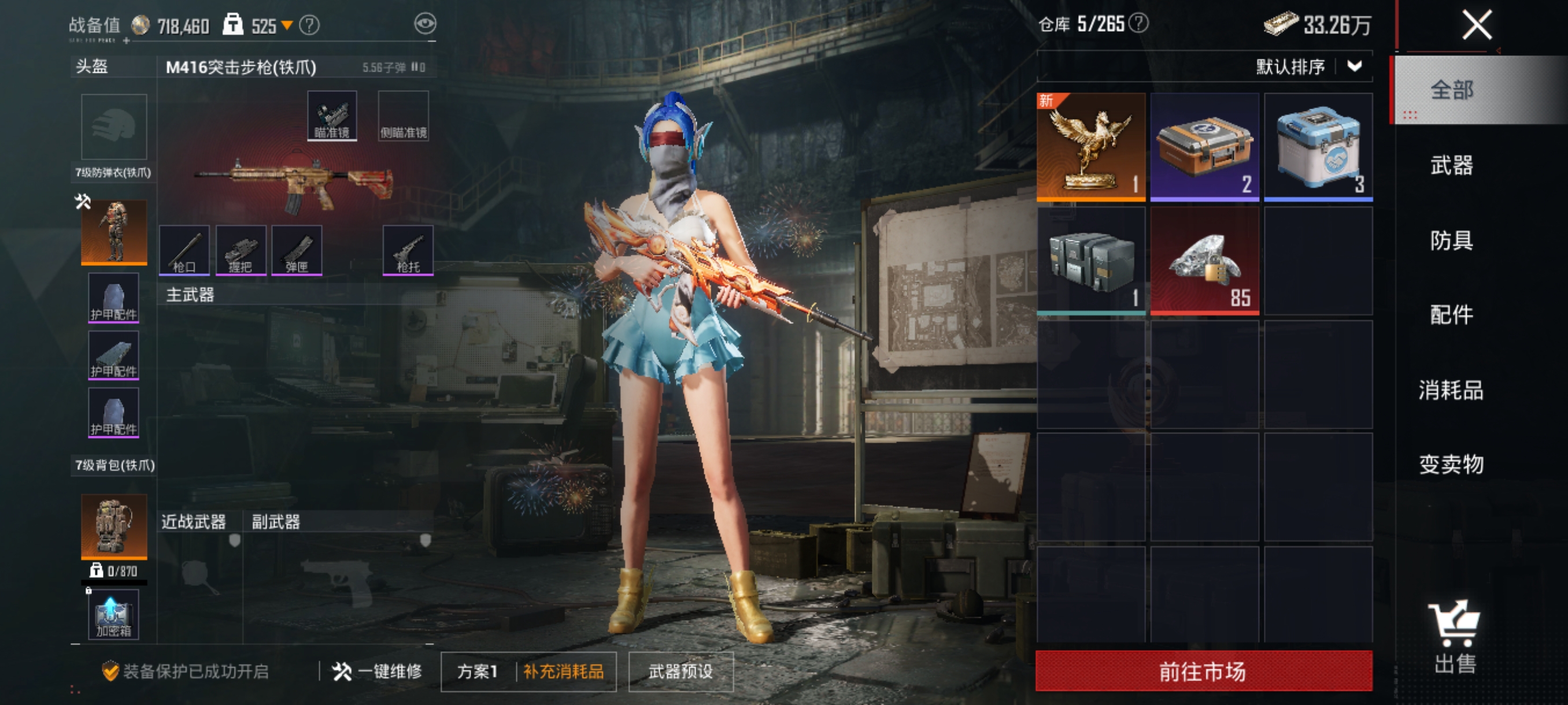Show the 消耗品 category
The width and height of the screenshot is (1568, 705).
click(1451, 390)
